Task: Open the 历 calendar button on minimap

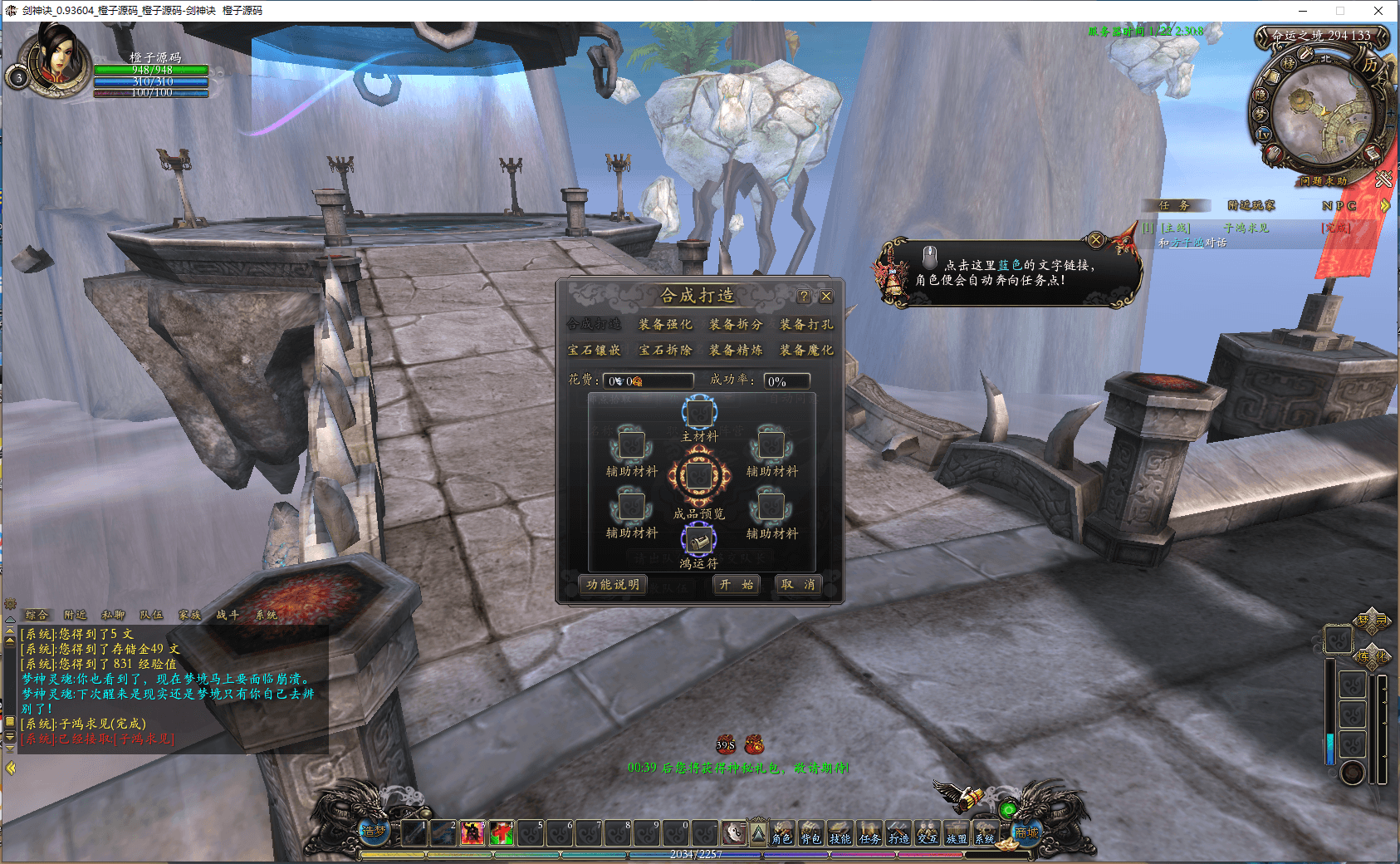Action: click(x=1370, y=64)
